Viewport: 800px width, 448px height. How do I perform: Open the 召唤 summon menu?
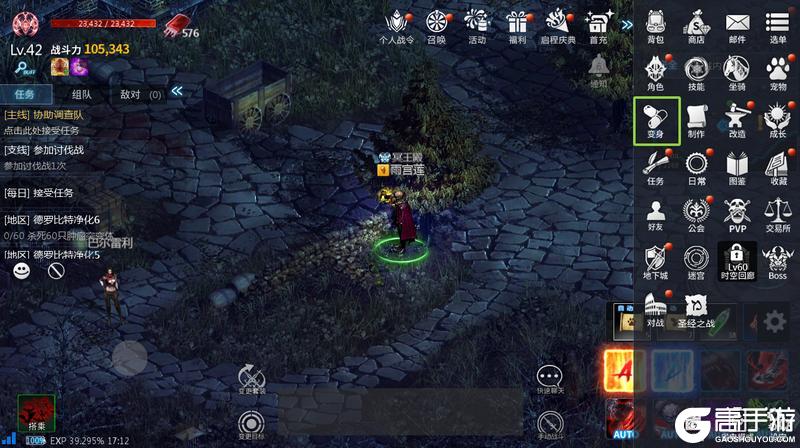tap(436, 26)
